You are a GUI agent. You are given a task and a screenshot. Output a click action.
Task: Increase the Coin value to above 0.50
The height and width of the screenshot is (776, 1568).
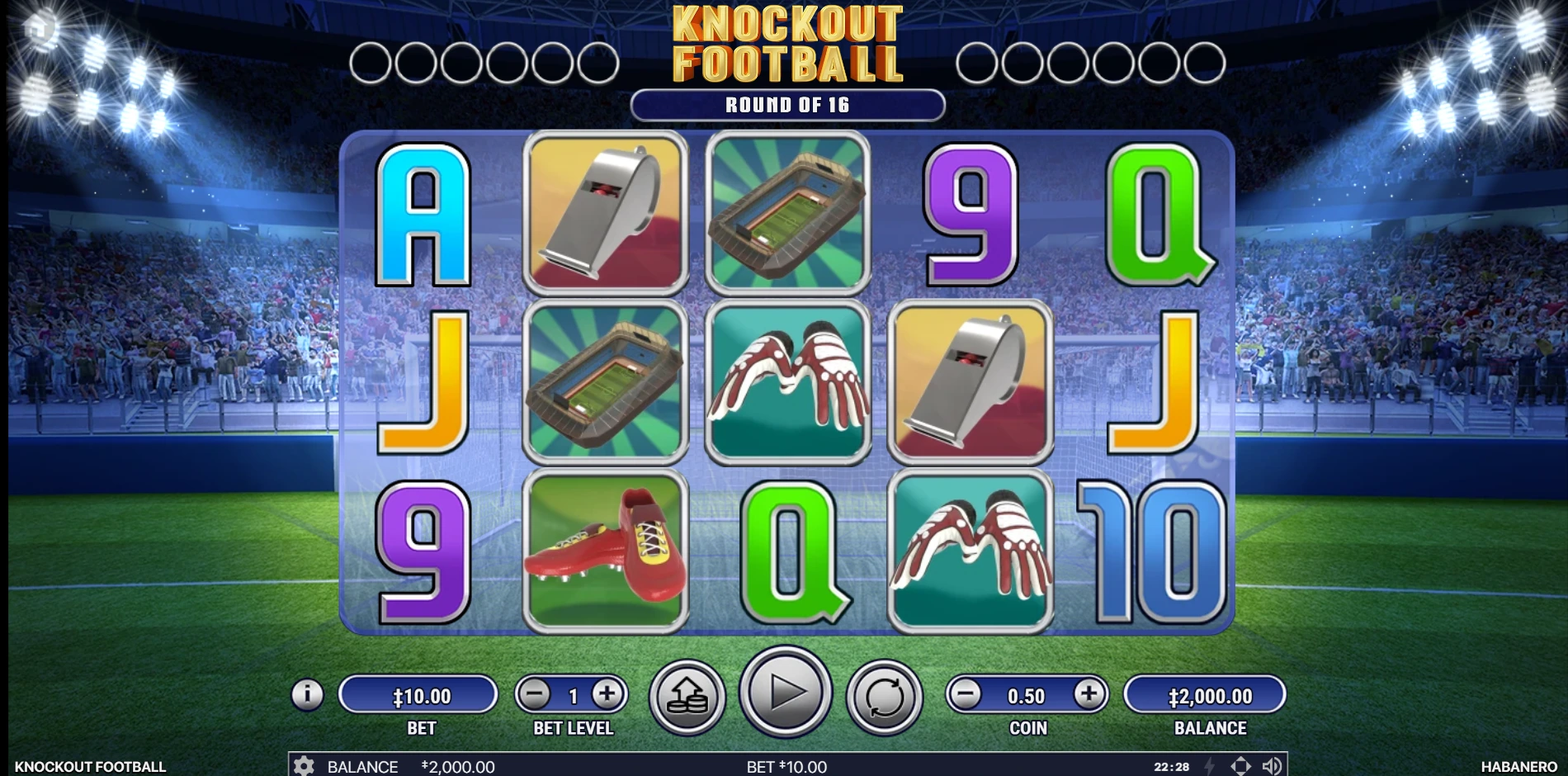[x=1089, y=694]
